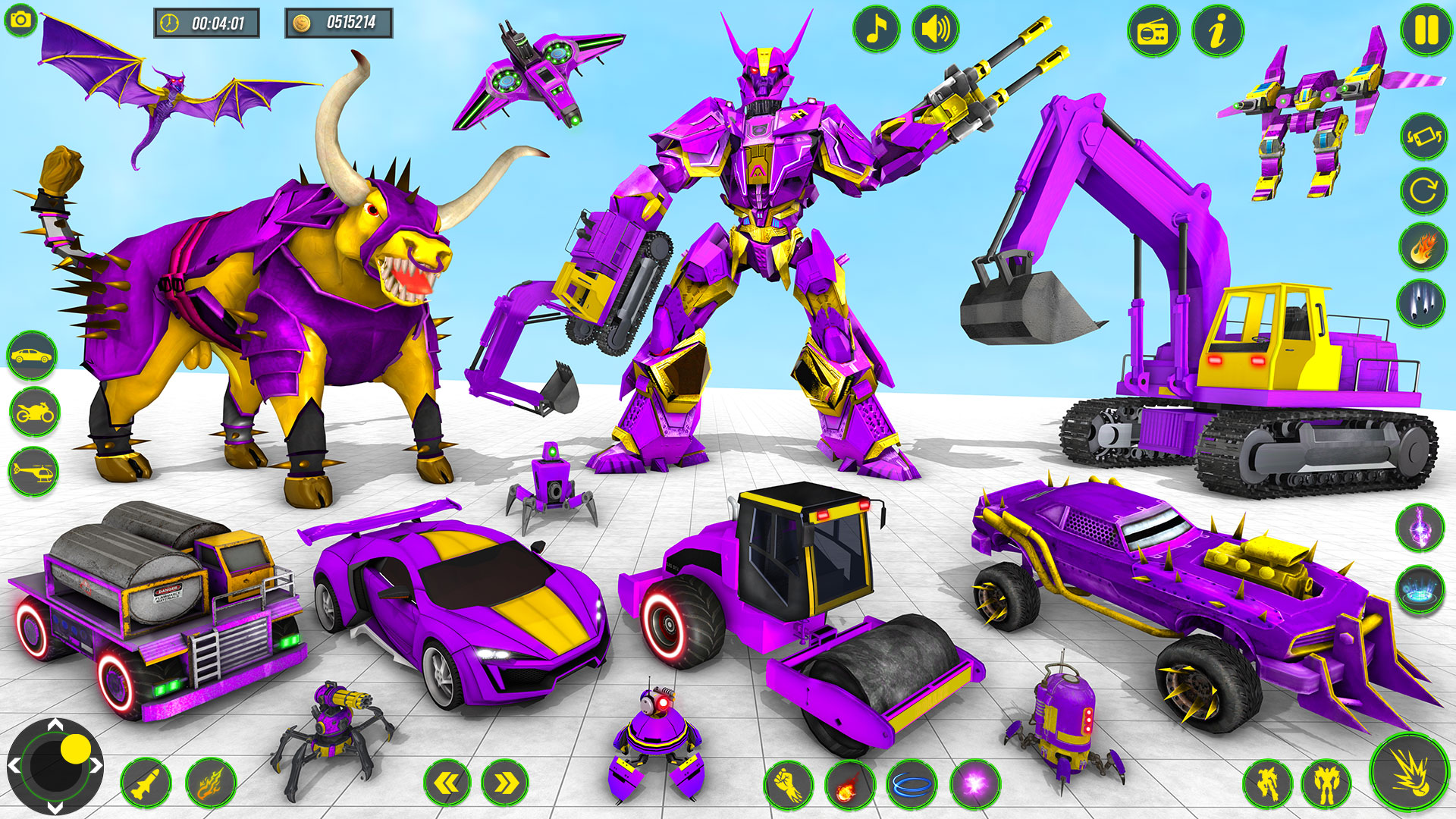The image size is (1456, 819).
Task: Take a screenshot with the camera icon
Action: (20, 20)
